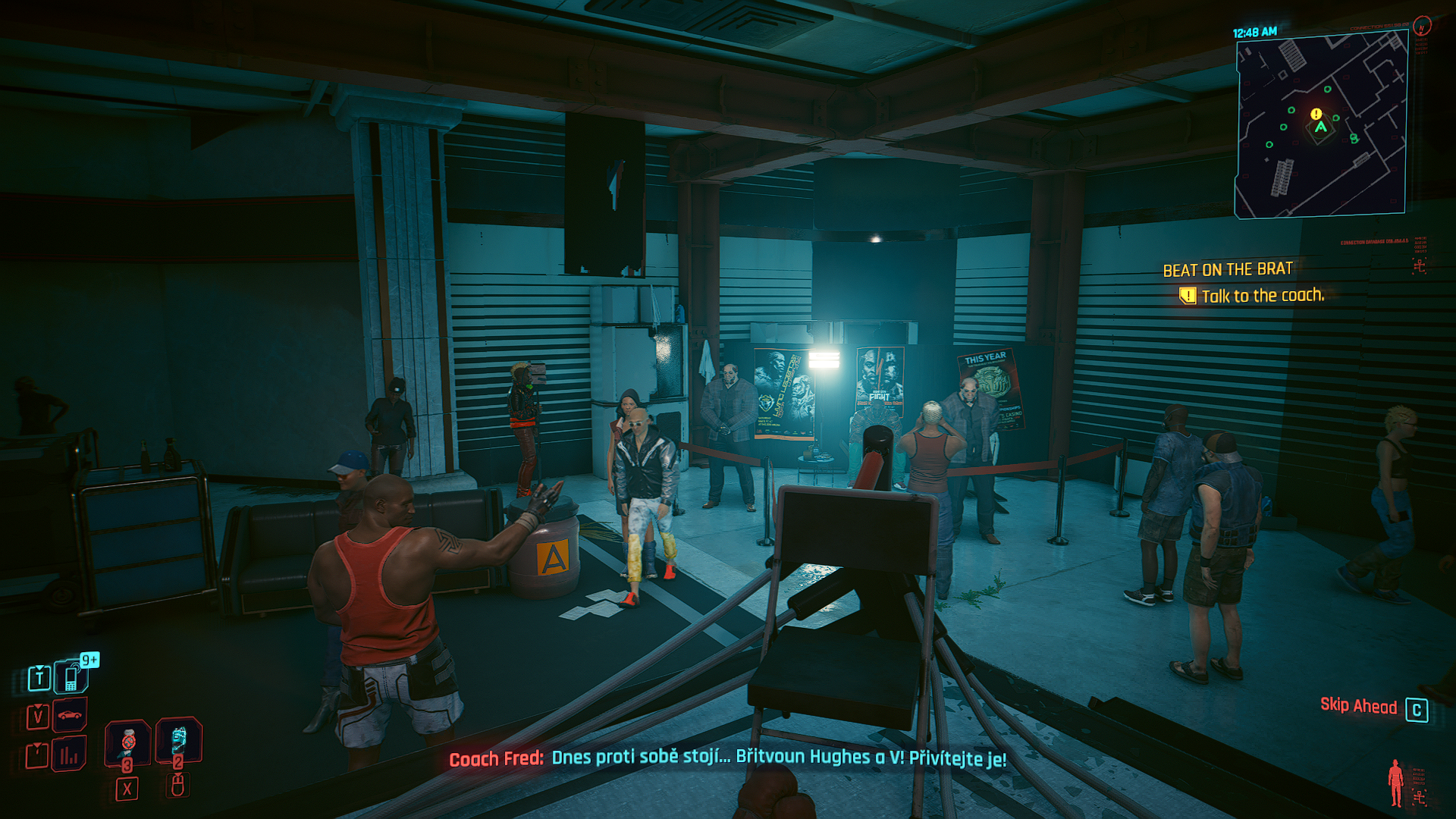Click the Talk to the coach objective
Viewport: 1456px width, 819px height.
point(1262,296)
